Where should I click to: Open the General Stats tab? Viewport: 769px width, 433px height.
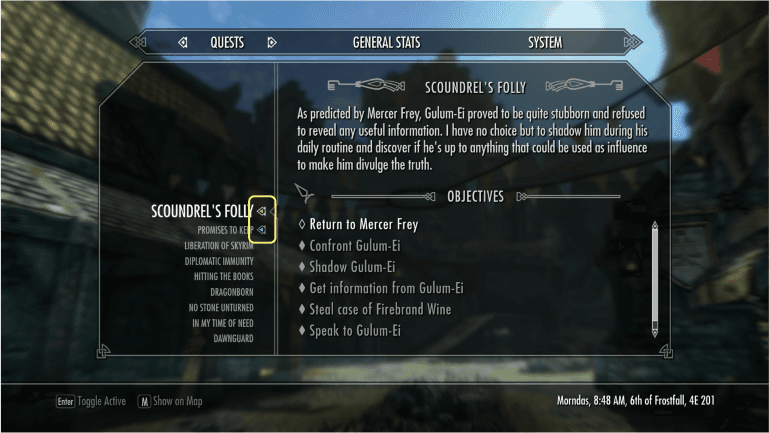(386, 43)
